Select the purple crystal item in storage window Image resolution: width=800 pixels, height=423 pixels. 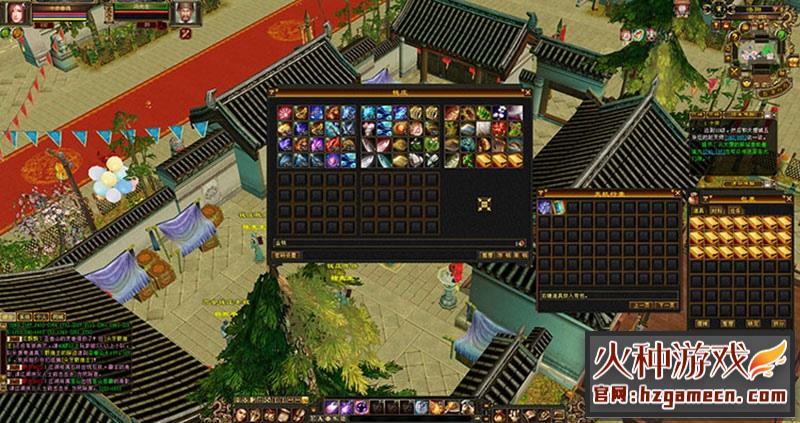pyautogui.click(x=545, y=206)
